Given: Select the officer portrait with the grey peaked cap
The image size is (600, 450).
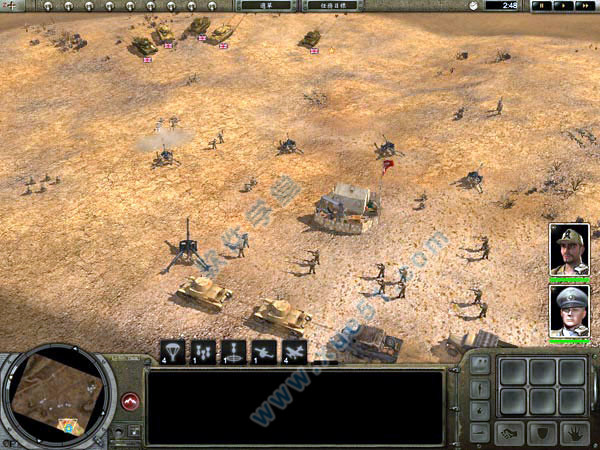Looking at the screenshot, I should tap(569, 310).
